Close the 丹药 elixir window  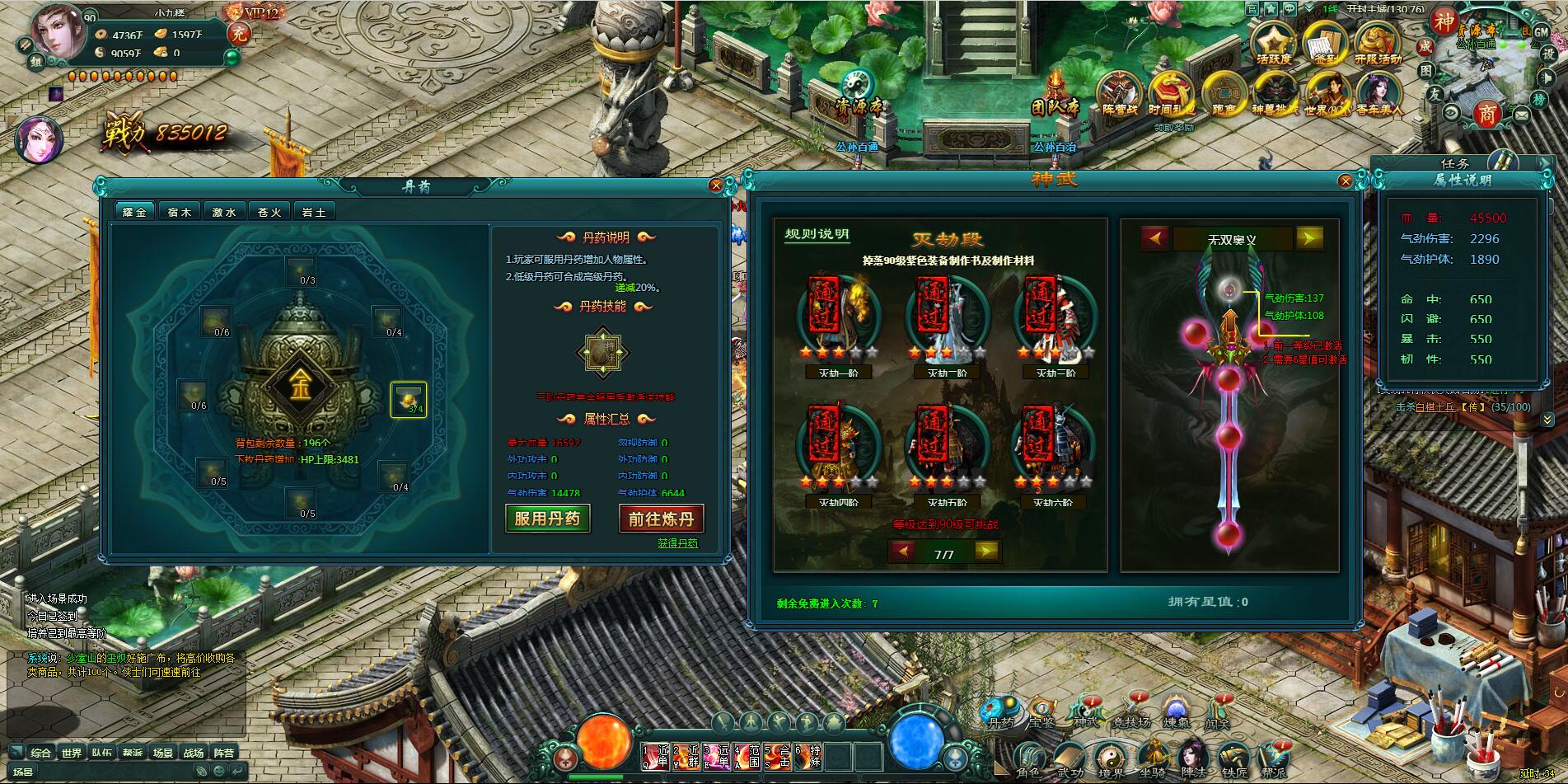pyautogui.click(x=716, y=185)
